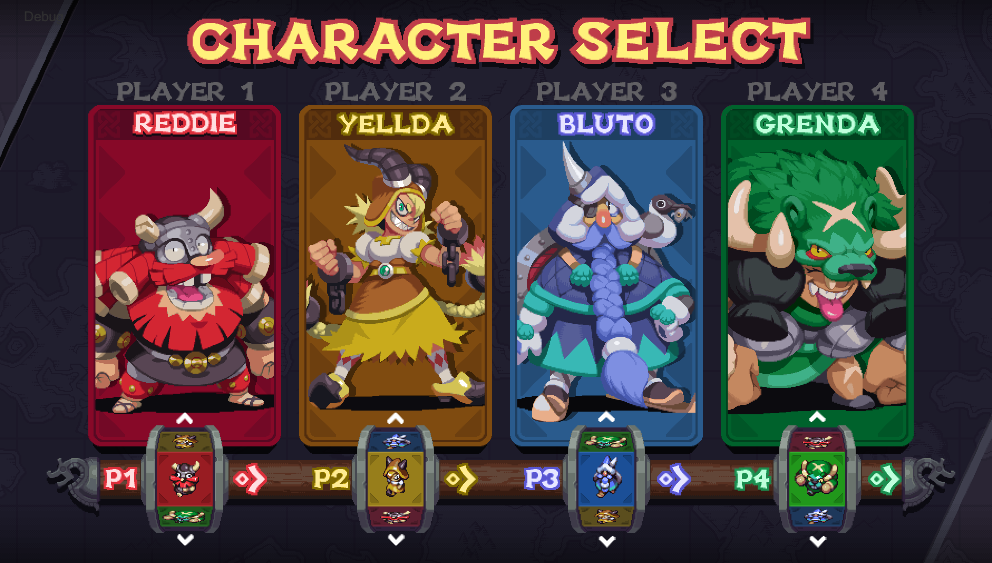Click the up arrow above P1's selector
The height and width of the screenshot is (563, 992).
[x=185, y=418]
